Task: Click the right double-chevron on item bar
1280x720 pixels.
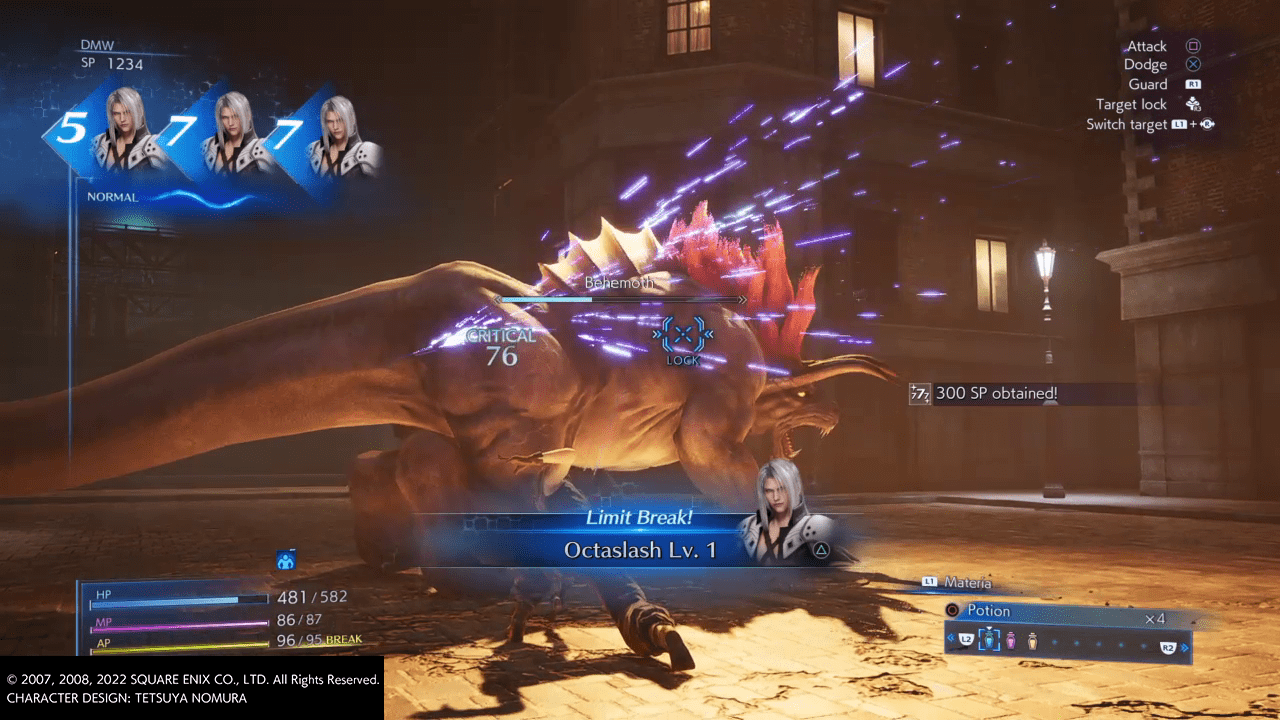Action: (1186, 648)
